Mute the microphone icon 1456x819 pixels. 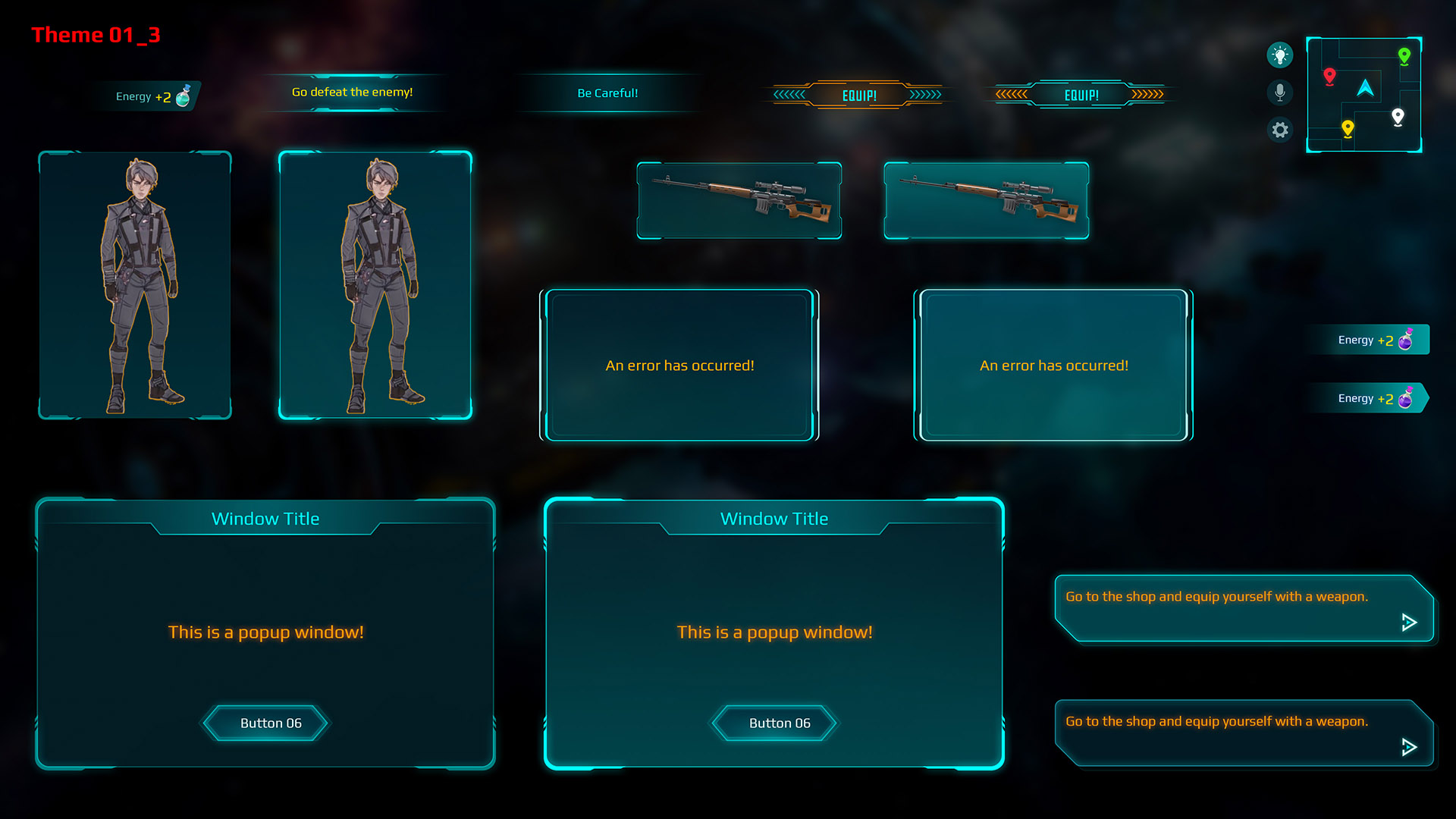1280,92
